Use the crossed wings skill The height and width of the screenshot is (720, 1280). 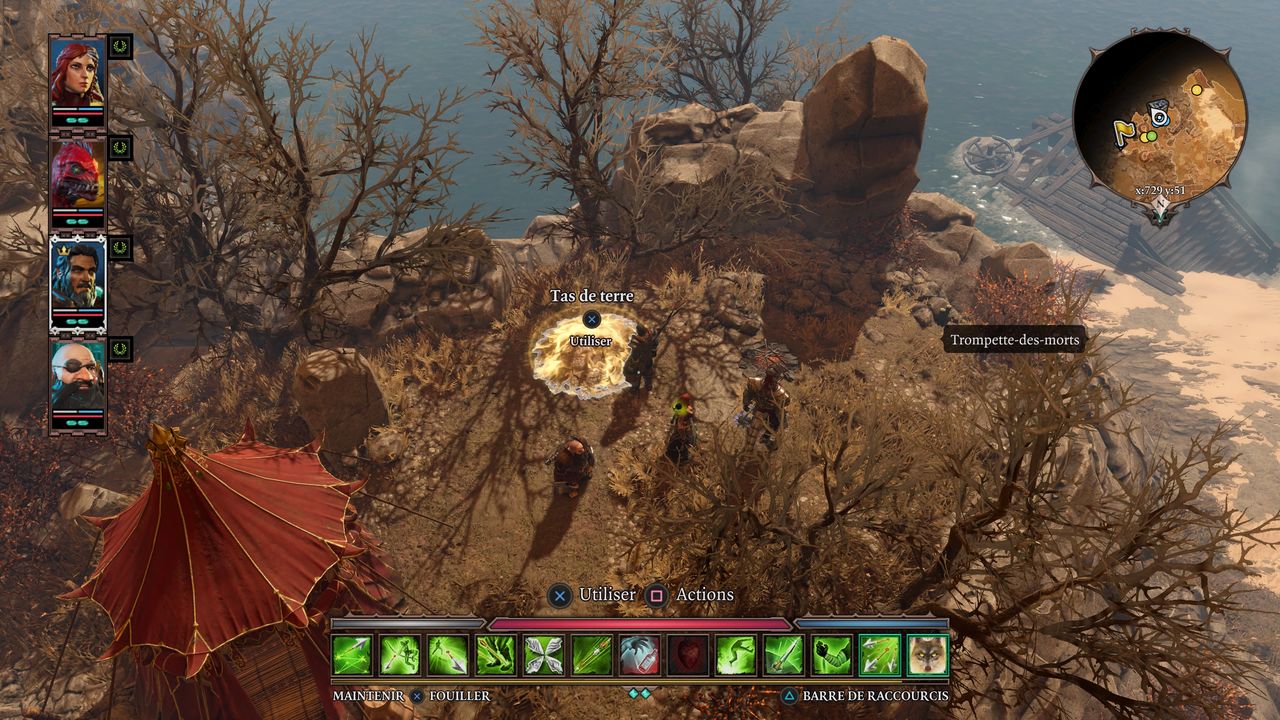(543, 655)
